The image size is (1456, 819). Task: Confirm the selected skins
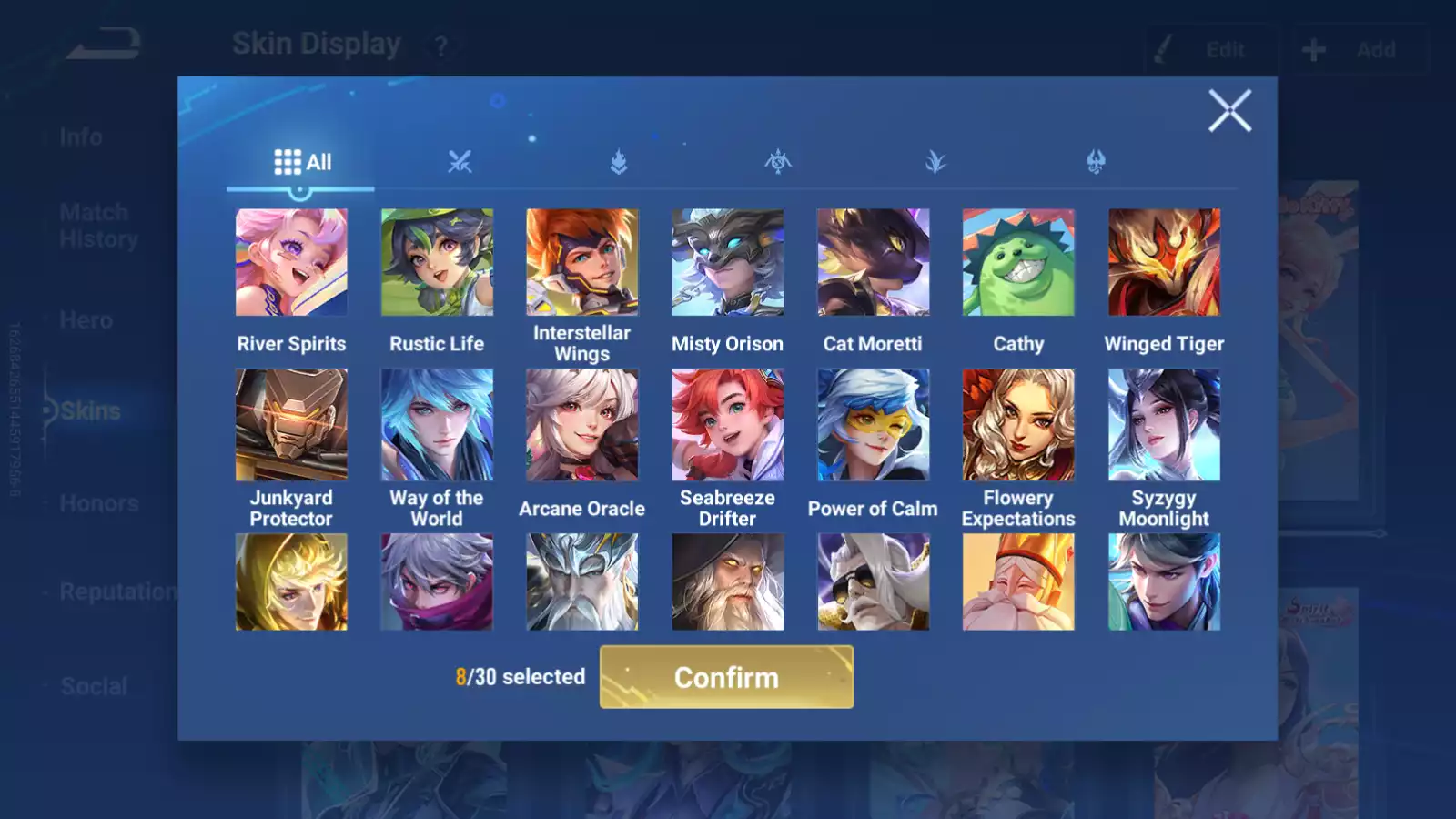point(726,677)
